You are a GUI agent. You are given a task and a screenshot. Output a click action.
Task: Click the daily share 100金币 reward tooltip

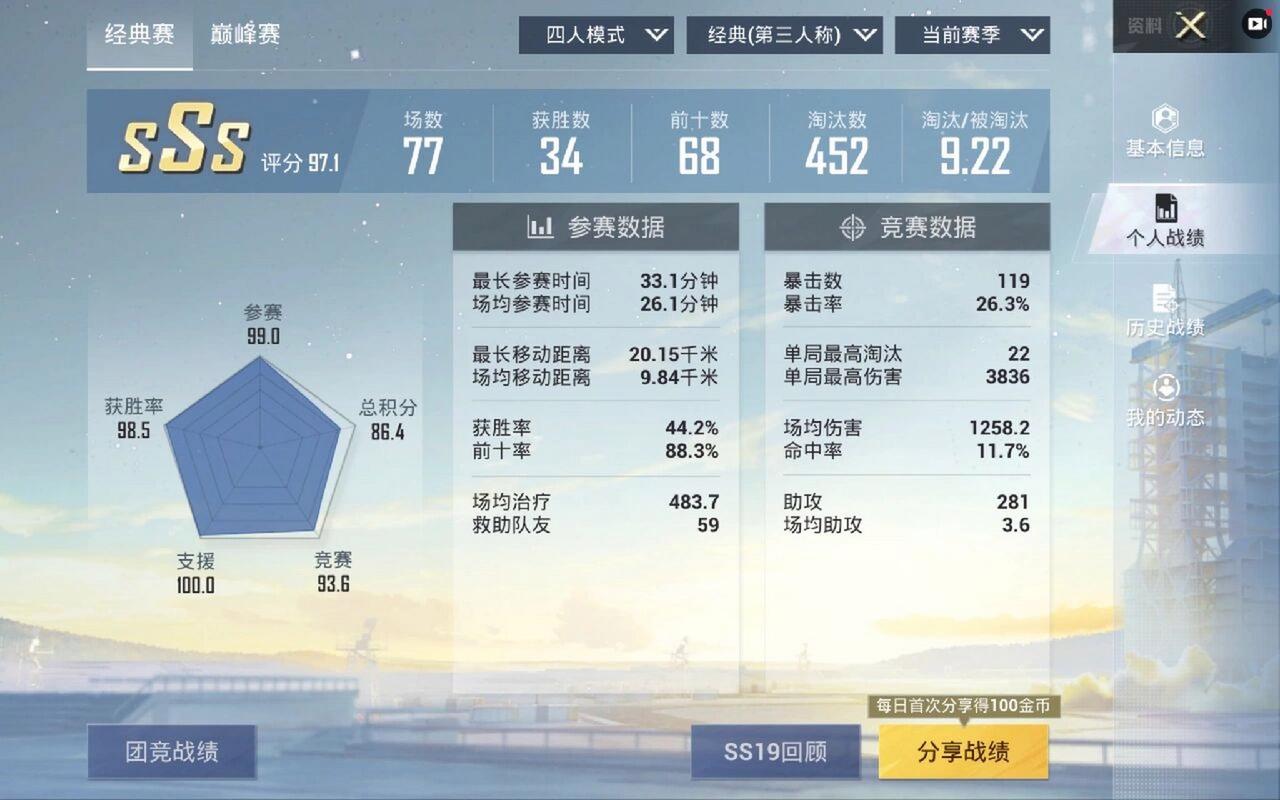[964, 704]
